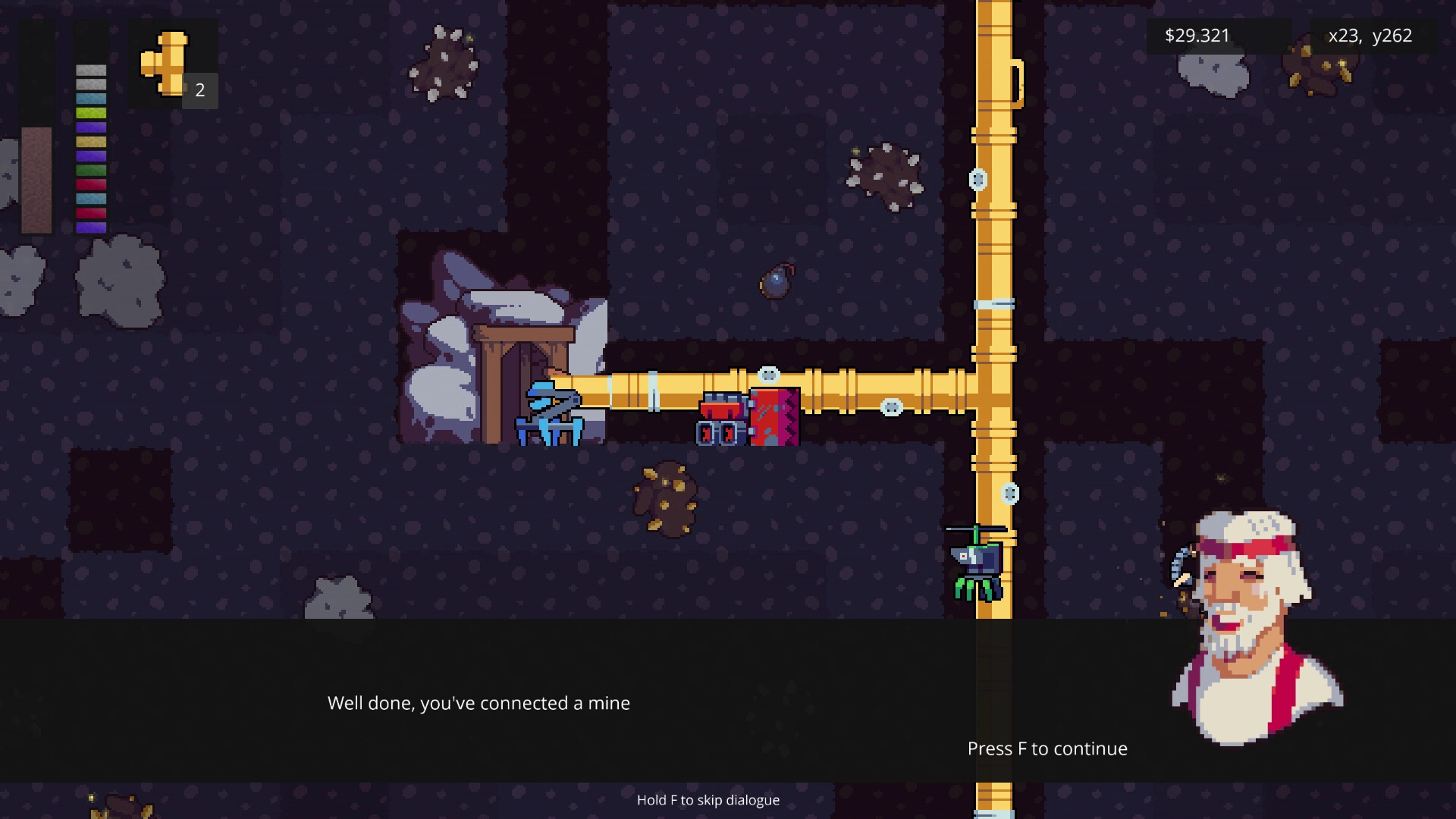Click the '2' count badge on the pipe icon
The height and width of the screenshot is (819, 1456).
[x=199, y=90]
